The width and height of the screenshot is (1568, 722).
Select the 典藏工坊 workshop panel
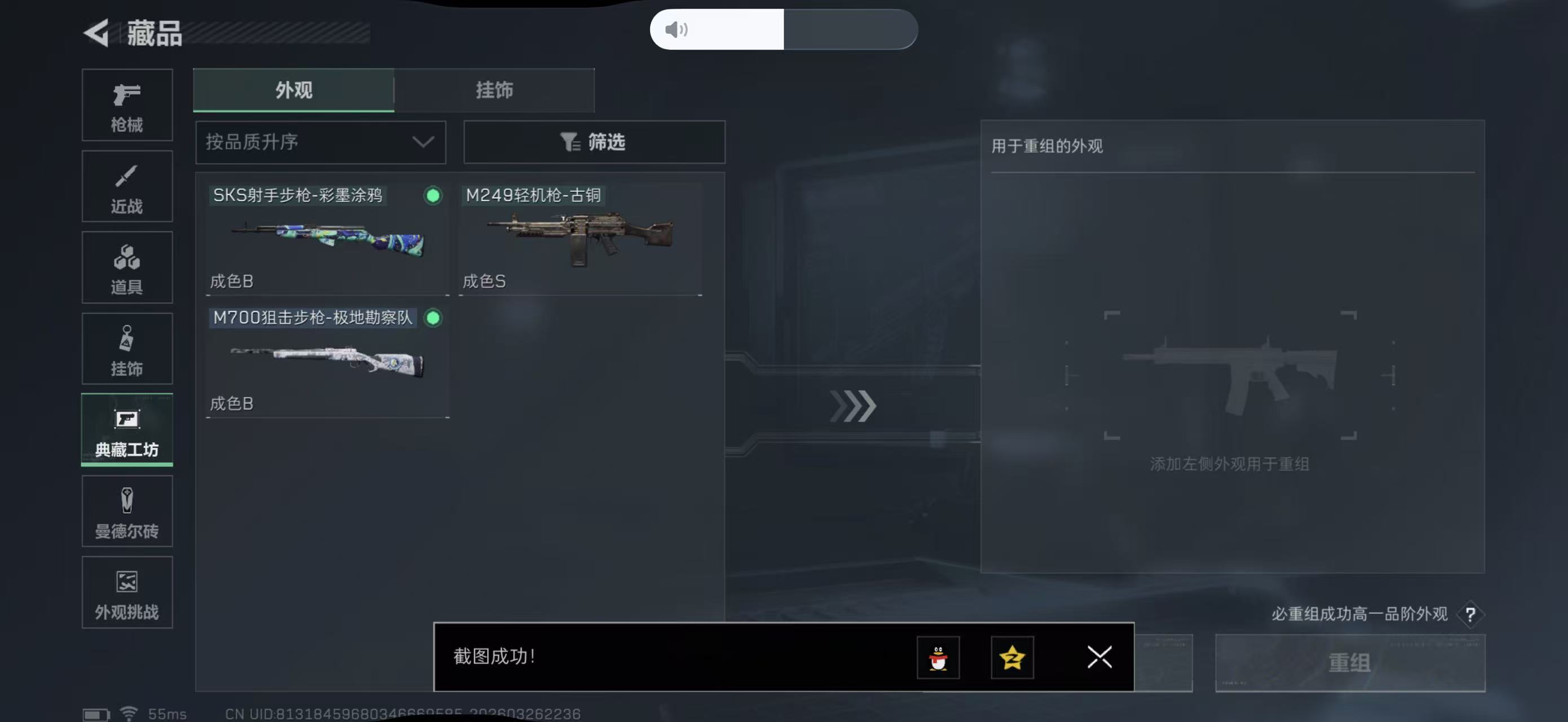(x=127, y=430)
